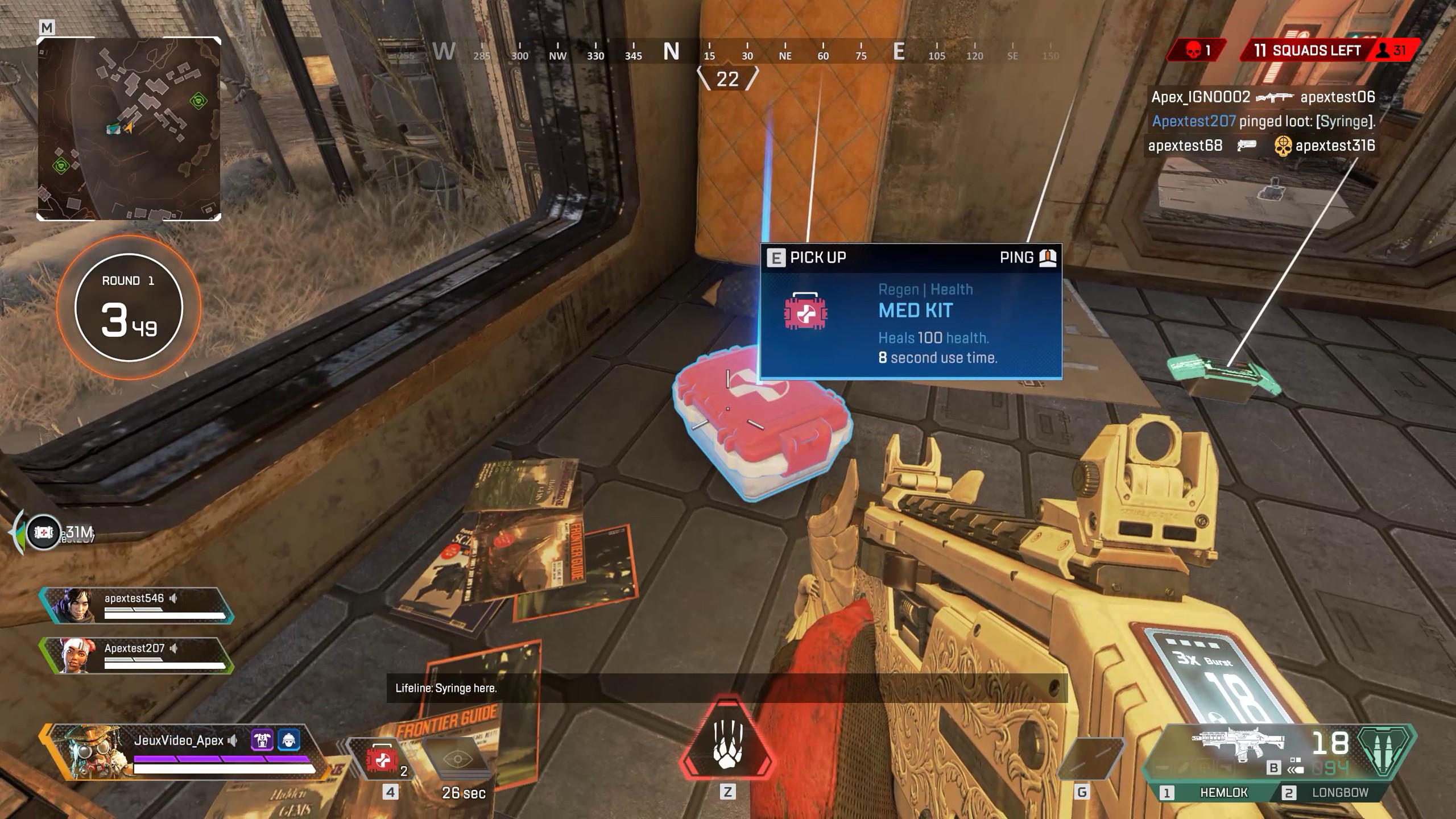Mute apextest546's voice chat speaker

(x=174, y=598)
